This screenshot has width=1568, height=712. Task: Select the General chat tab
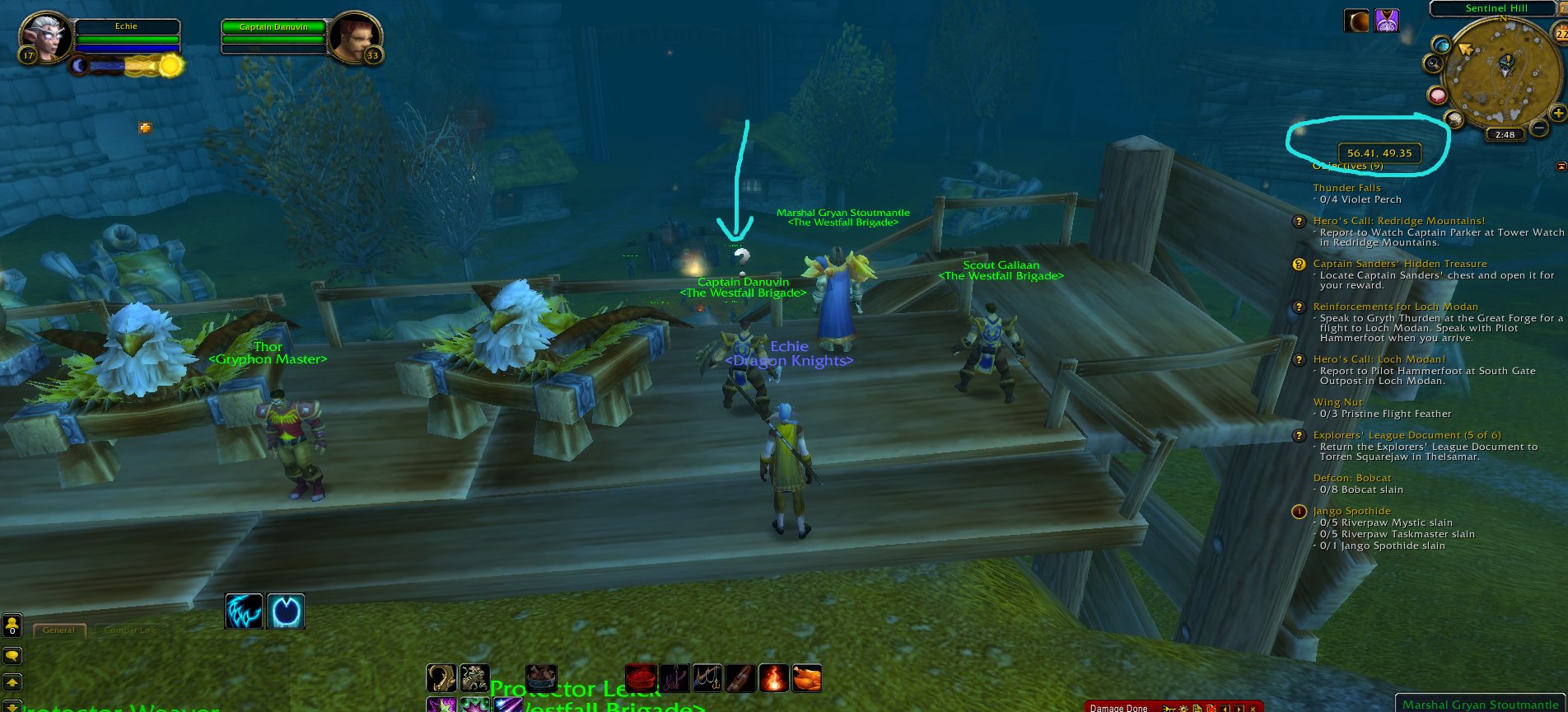click(x=58, y=629)
